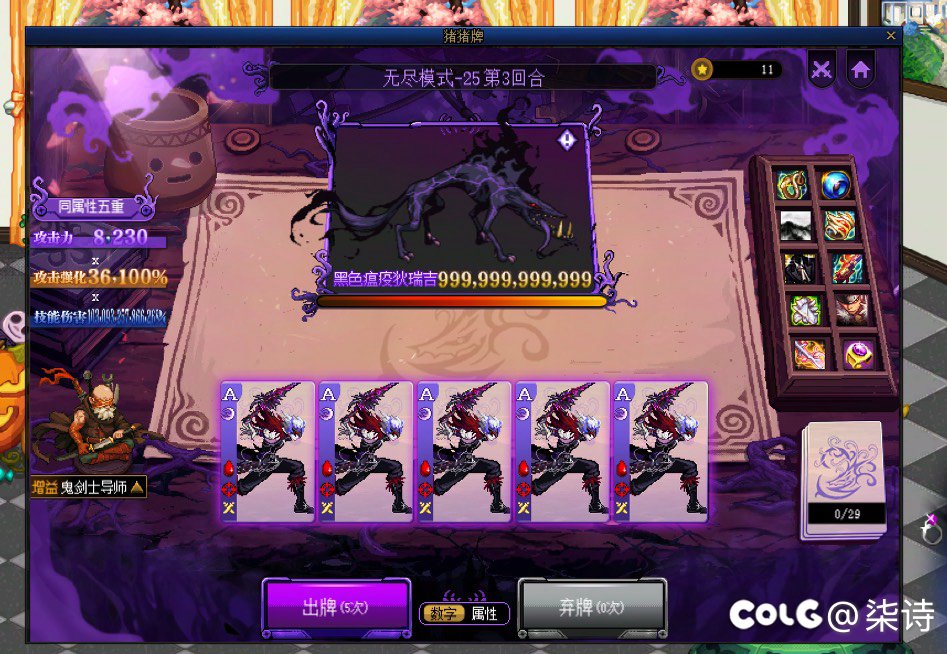This screenshot has width=947, height=654.
Task: Click the grey 弃牌 discard button
Action: tap(592, 607)
